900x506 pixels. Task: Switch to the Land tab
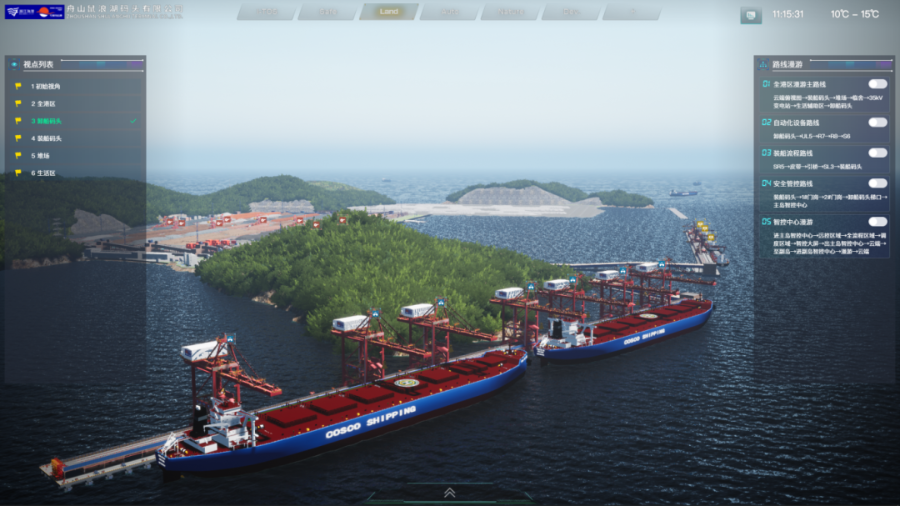click(x=389, y=12)
